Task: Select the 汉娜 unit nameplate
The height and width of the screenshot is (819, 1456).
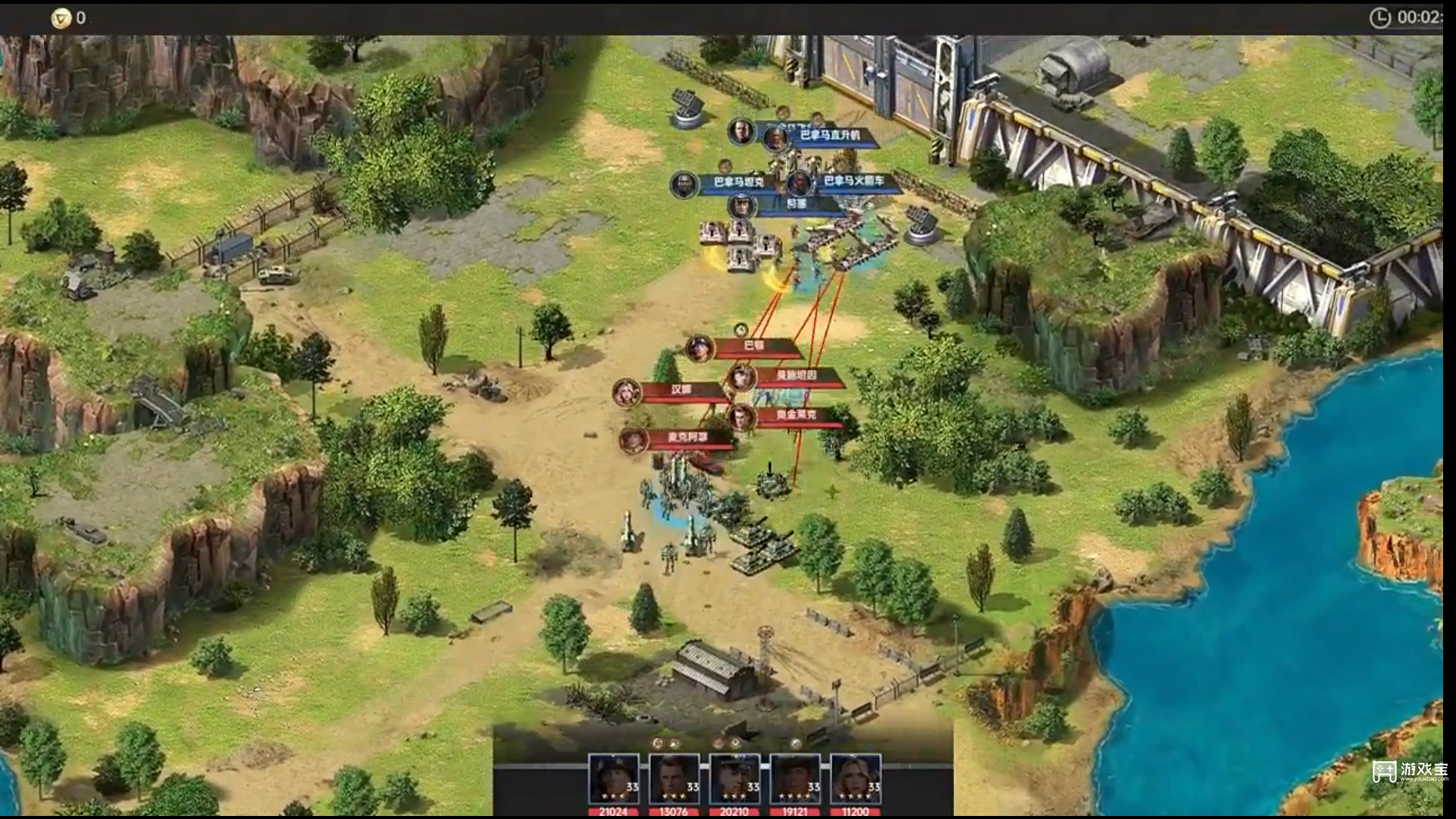Action: pos(681,391)
